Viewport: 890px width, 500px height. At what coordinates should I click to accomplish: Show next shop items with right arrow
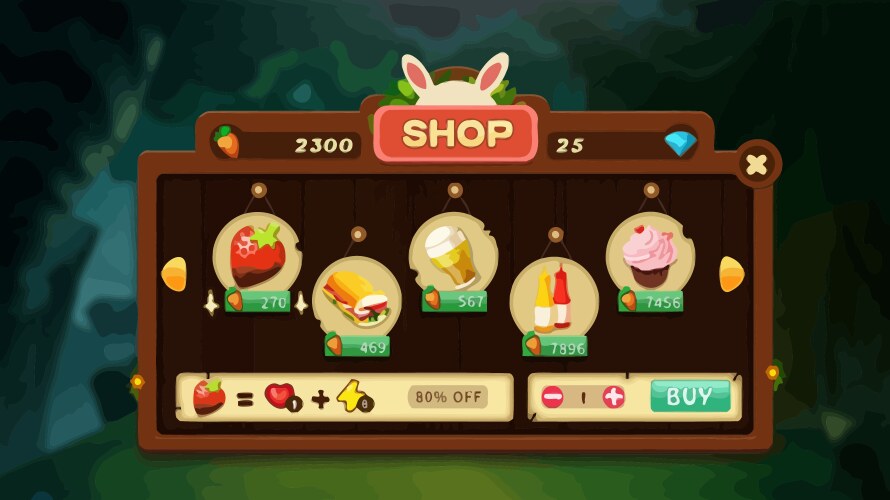point(732,273)
